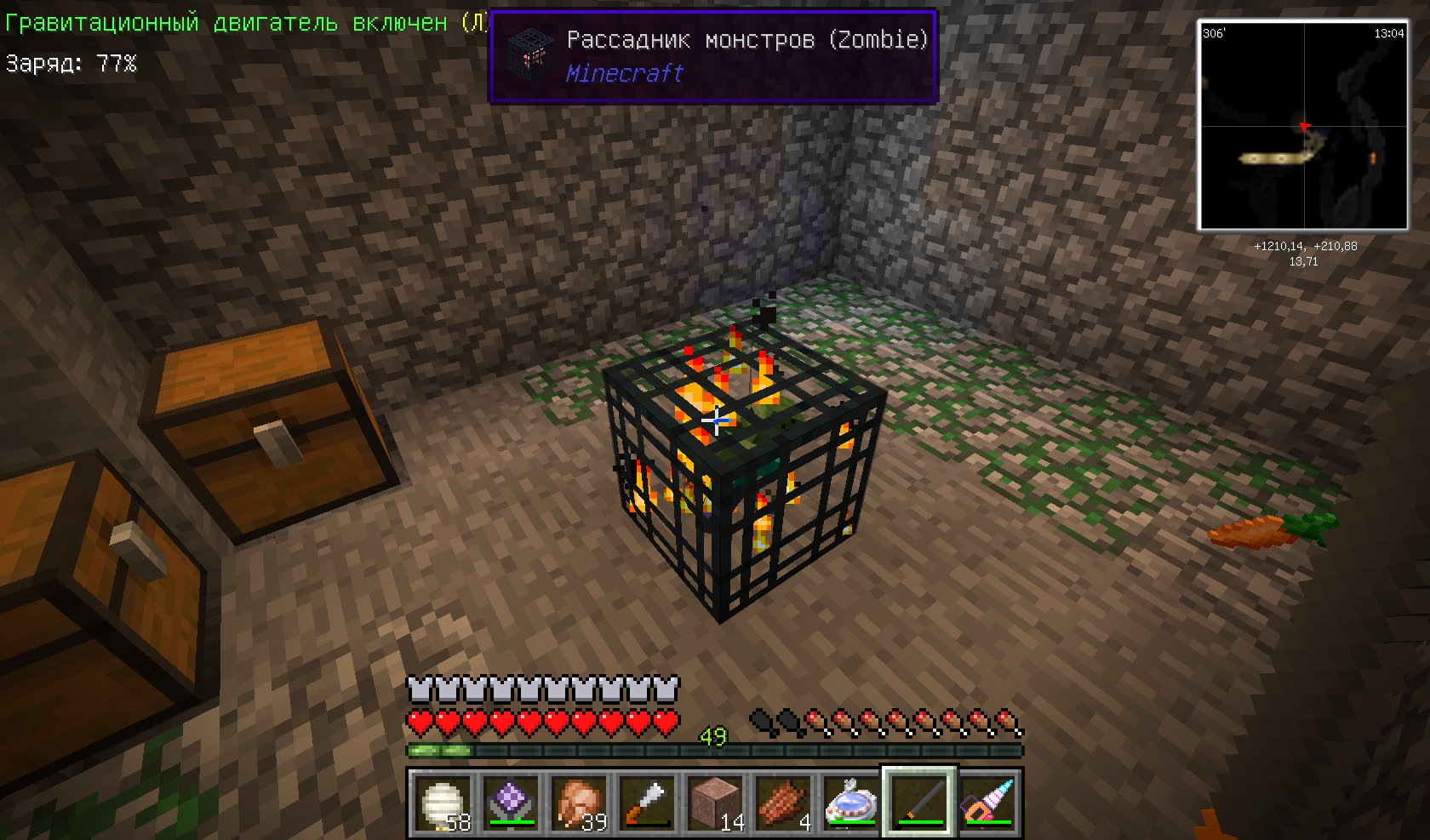The height and width of the screenshot is (840, 1430).
Task: Select the dark sword hotbar slot
Action: [x=919, y=803]
